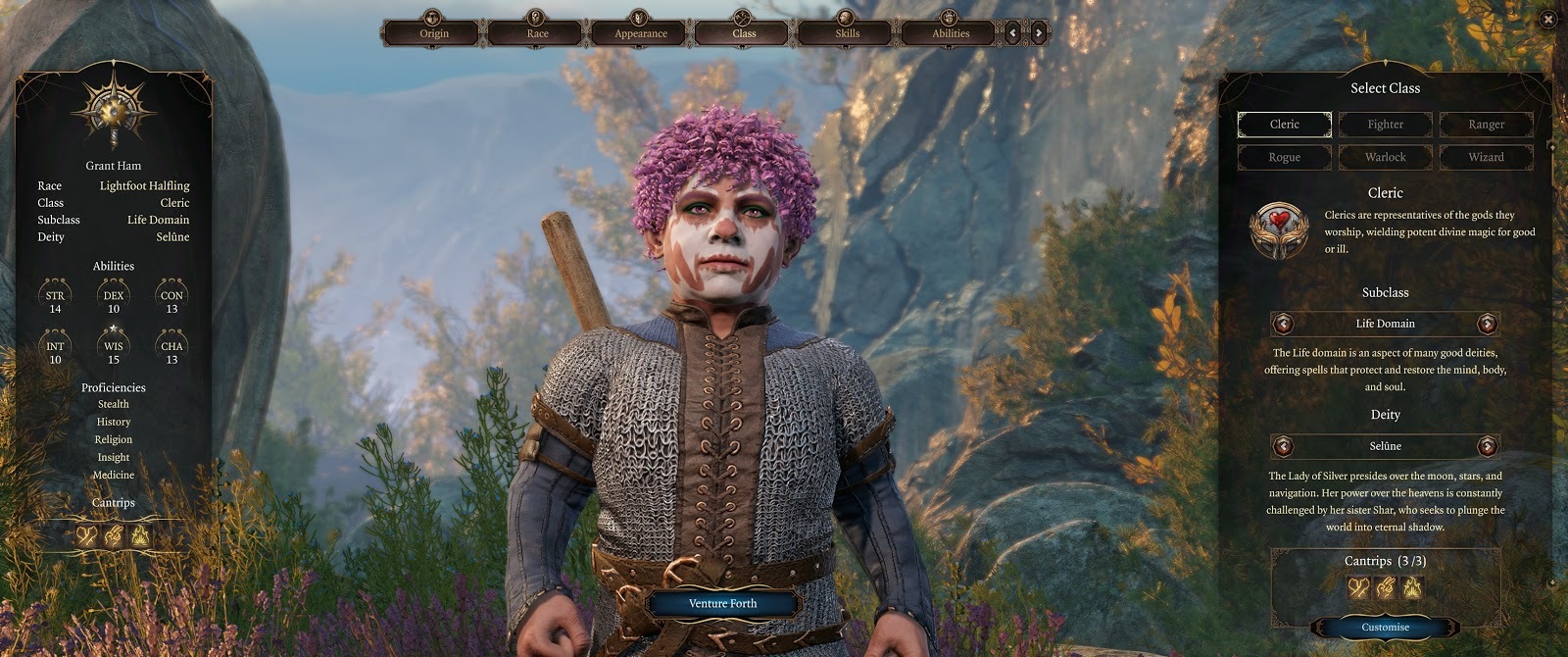Click the tab bar's left arrow
The image size is (1568, 657).
[1014, 32]
